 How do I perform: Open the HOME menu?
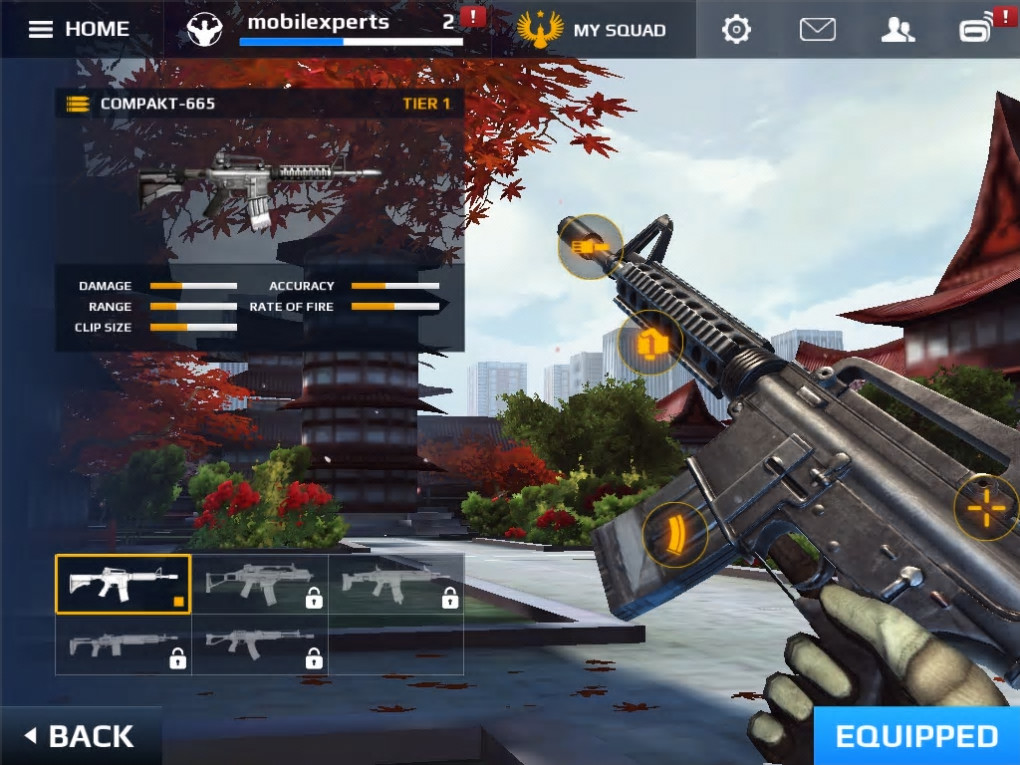80,29
